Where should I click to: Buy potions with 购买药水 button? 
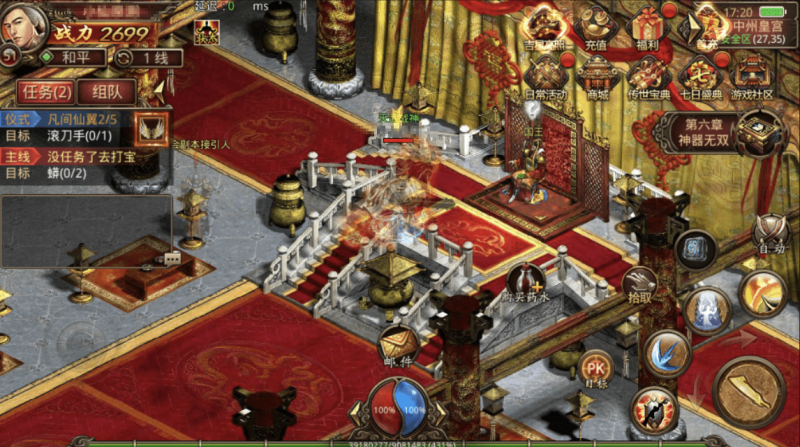tap(527, 284)
